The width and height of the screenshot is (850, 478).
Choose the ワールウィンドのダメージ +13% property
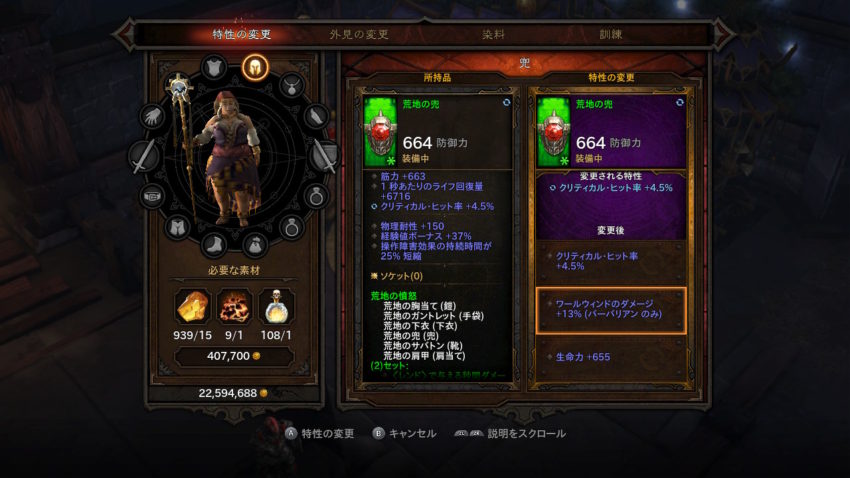(610, 309)
